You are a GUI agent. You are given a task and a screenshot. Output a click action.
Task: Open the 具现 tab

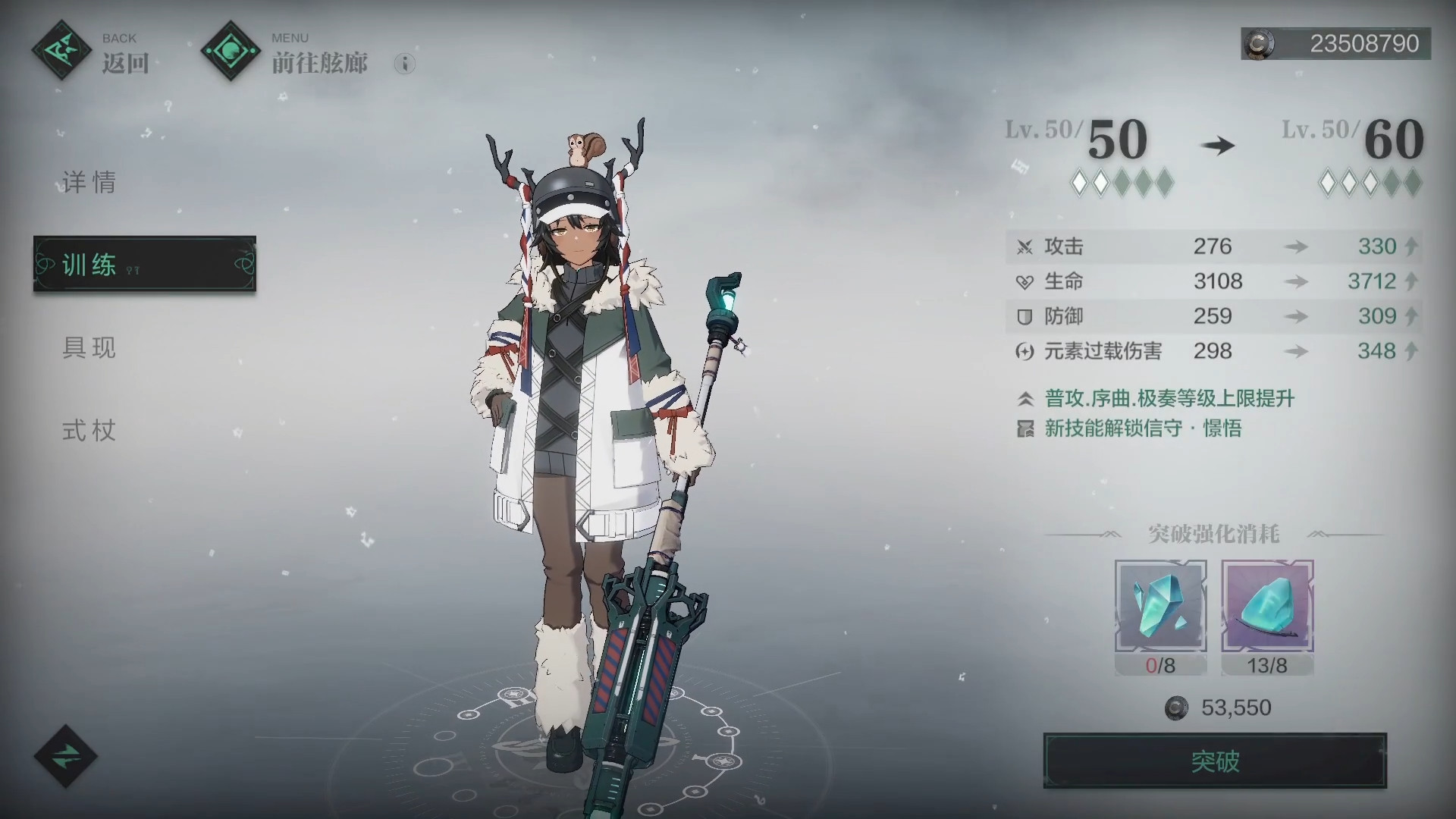[89, 348]
